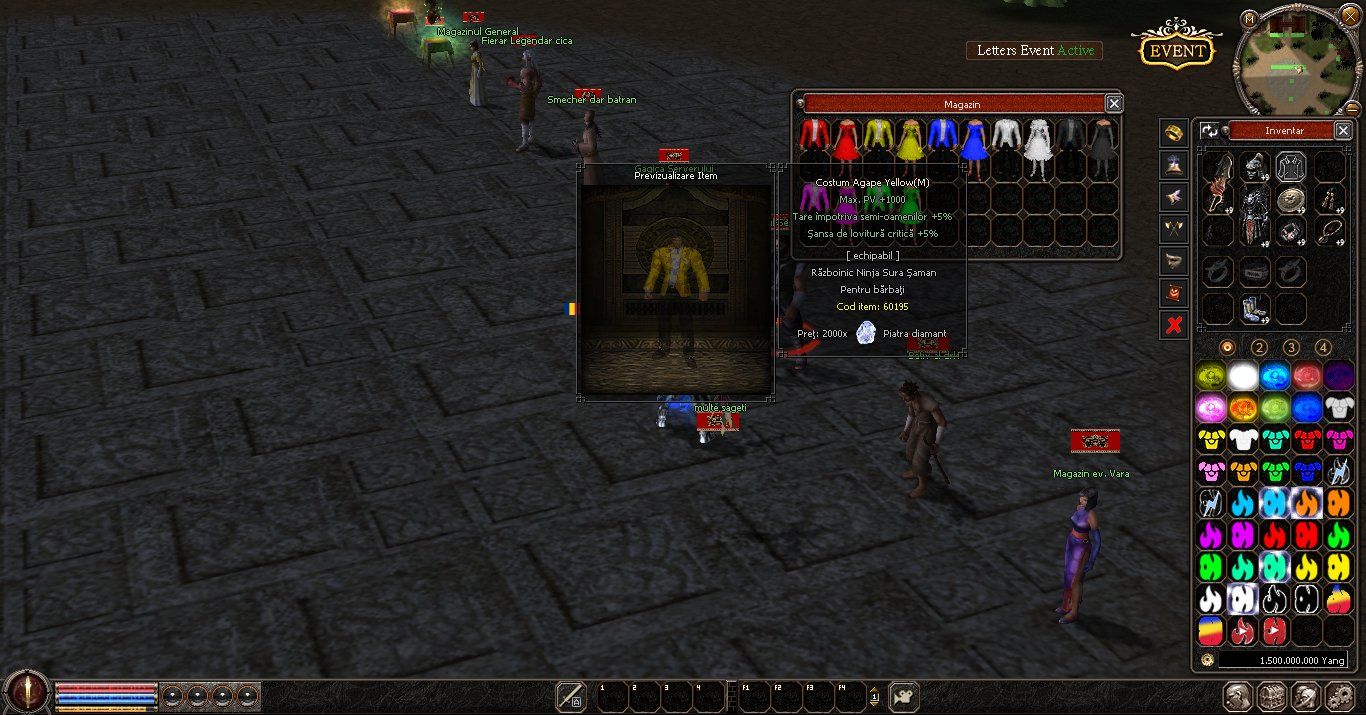Select the equipped round shield slot
The image size is (1366, 715).
pyautogui.click(x=1290, y=199)
